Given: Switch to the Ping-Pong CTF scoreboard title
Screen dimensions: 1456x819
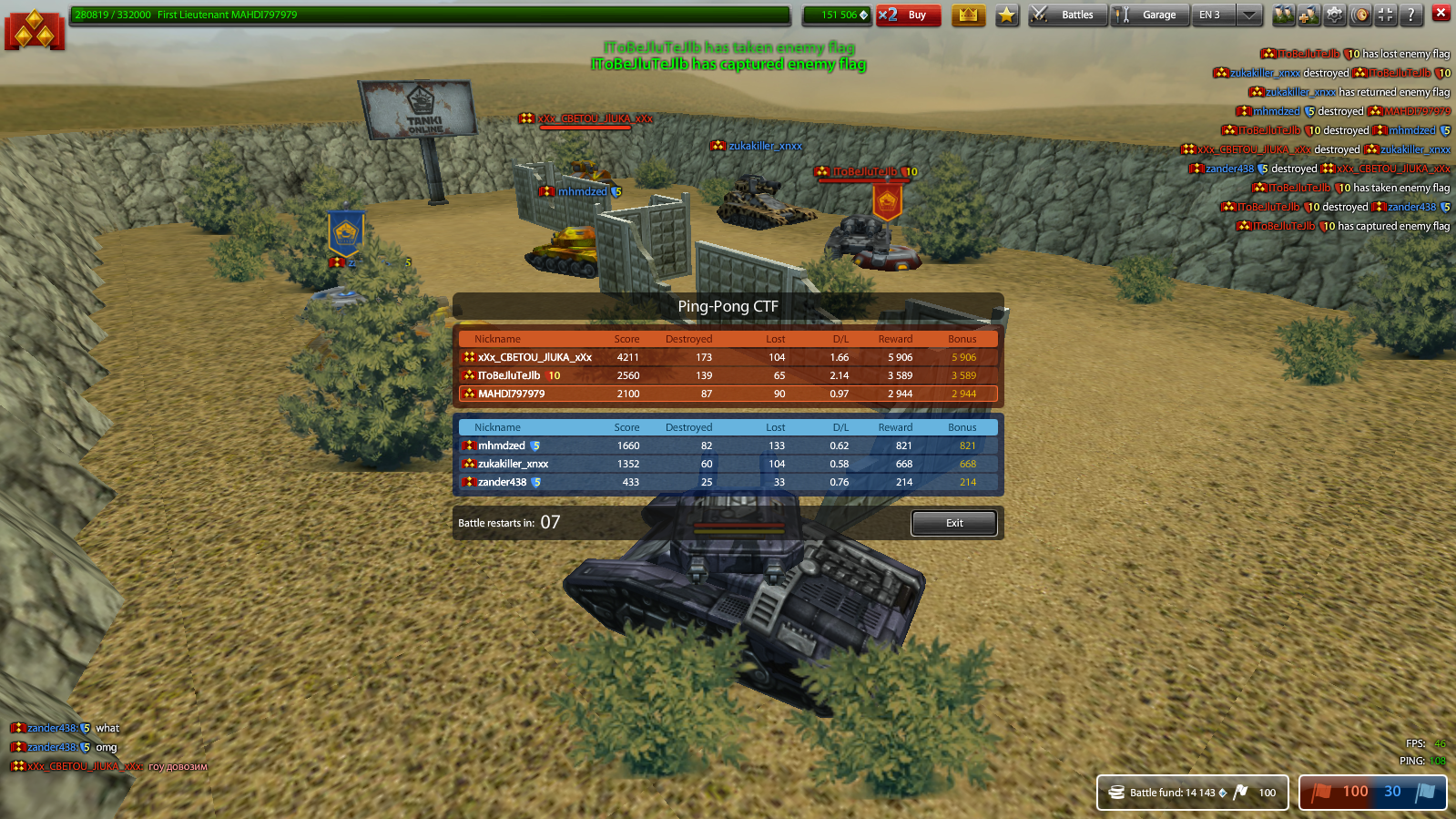Looking at the screenshot, I should pyautogui.click(x=726, y=306).
